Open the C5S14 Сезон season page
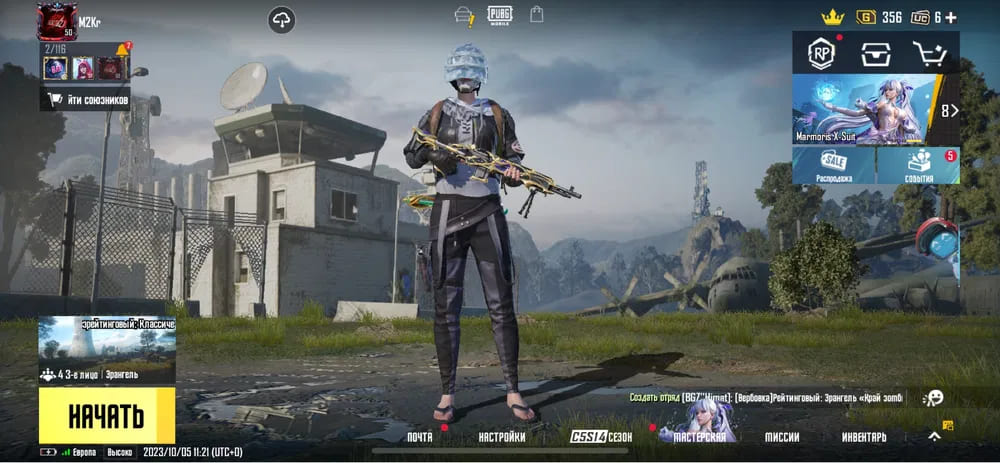 click(601, 437)
